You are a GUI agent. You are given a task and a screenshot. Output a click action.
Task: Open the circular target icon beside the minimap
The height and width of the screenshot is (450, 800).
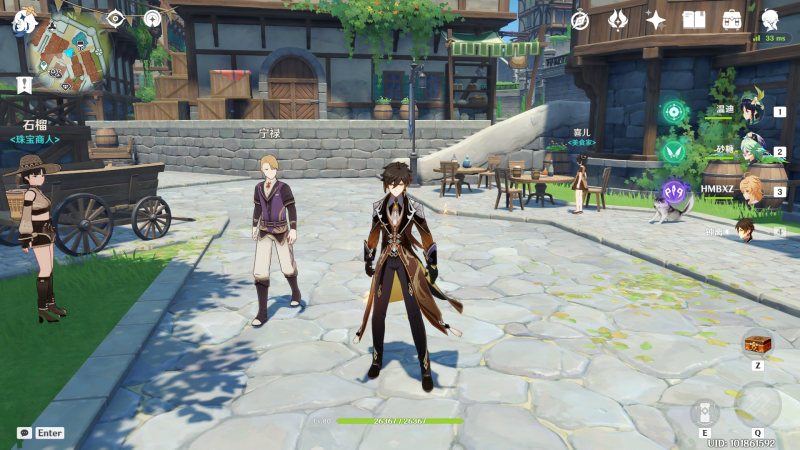coord(152,18)
